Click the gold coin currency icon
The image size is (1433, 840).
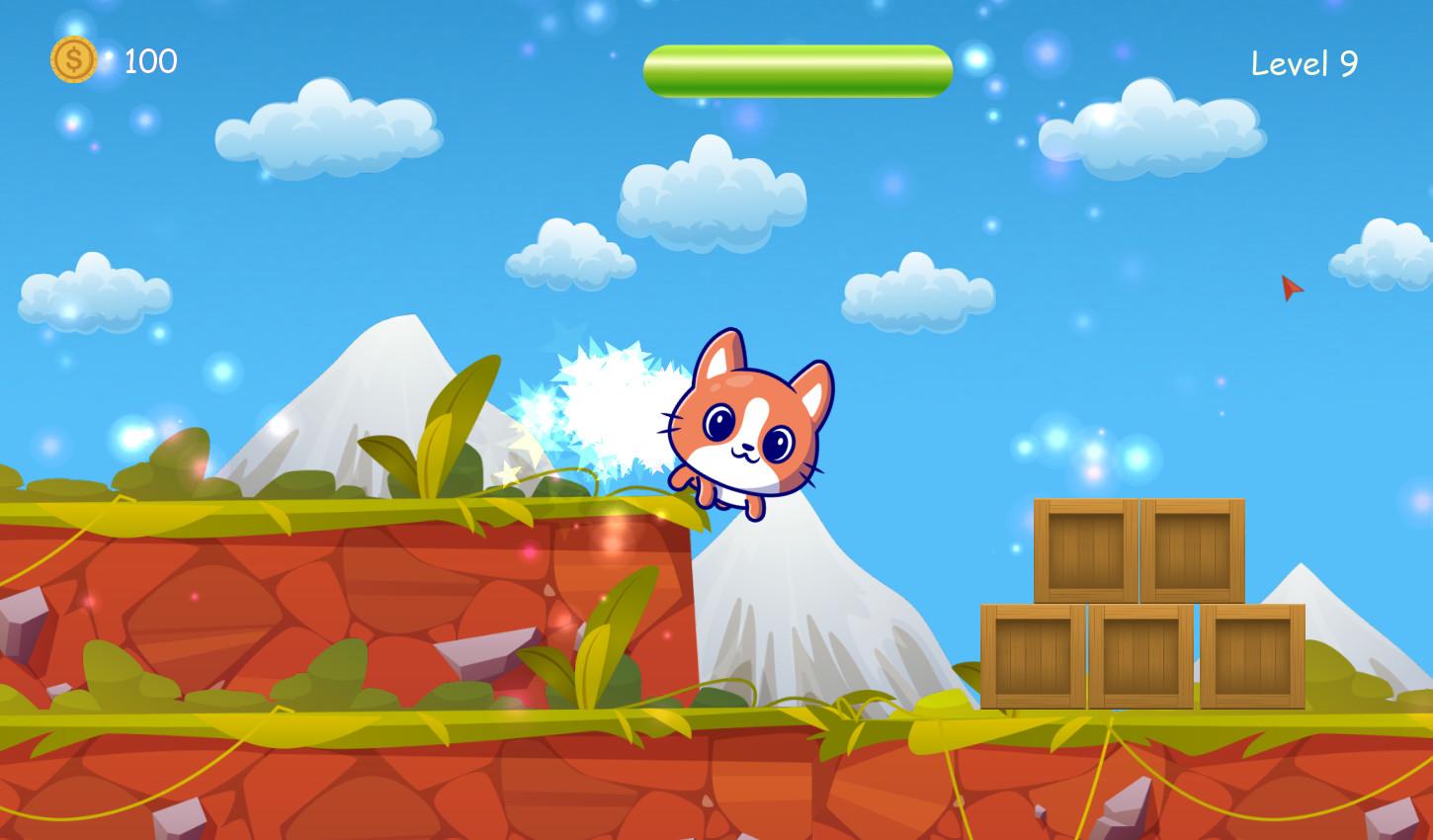click(72, 61)
